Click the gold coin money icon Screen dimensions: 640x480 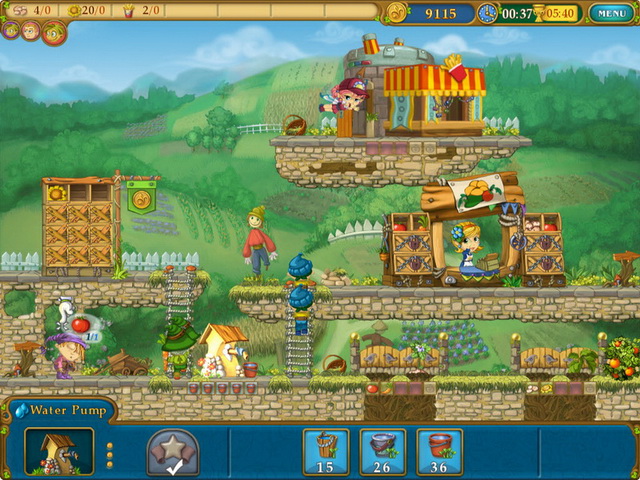(x=397, y=13)
